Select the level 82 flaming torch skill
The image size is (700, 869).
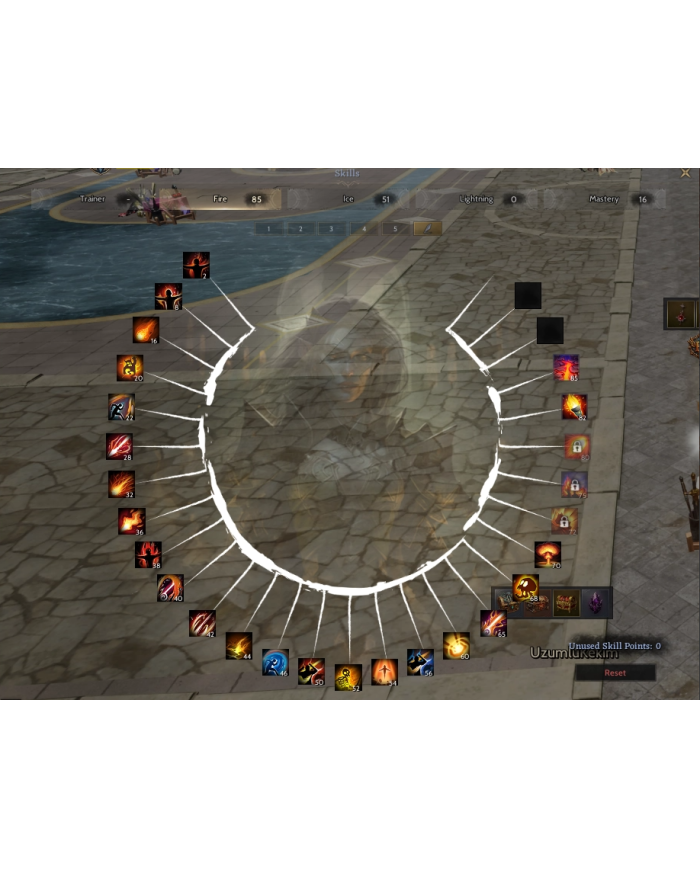pos(574,406)
